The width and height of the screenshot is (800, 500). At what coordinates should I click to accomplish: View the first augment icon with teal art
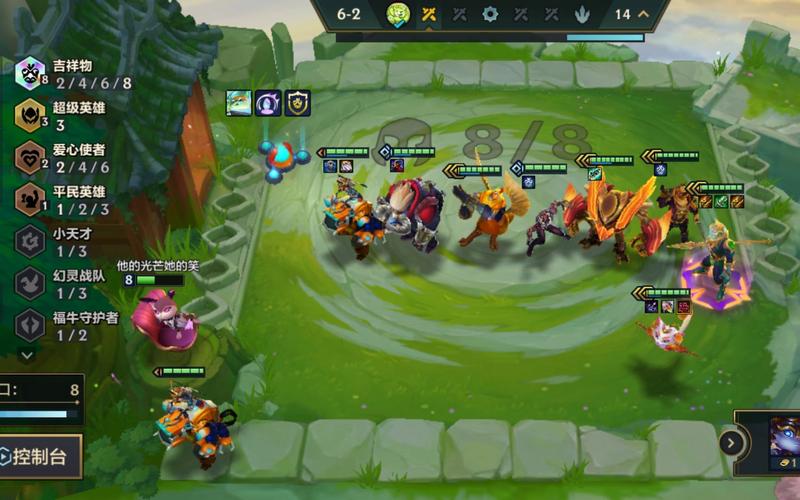(238, 103)
